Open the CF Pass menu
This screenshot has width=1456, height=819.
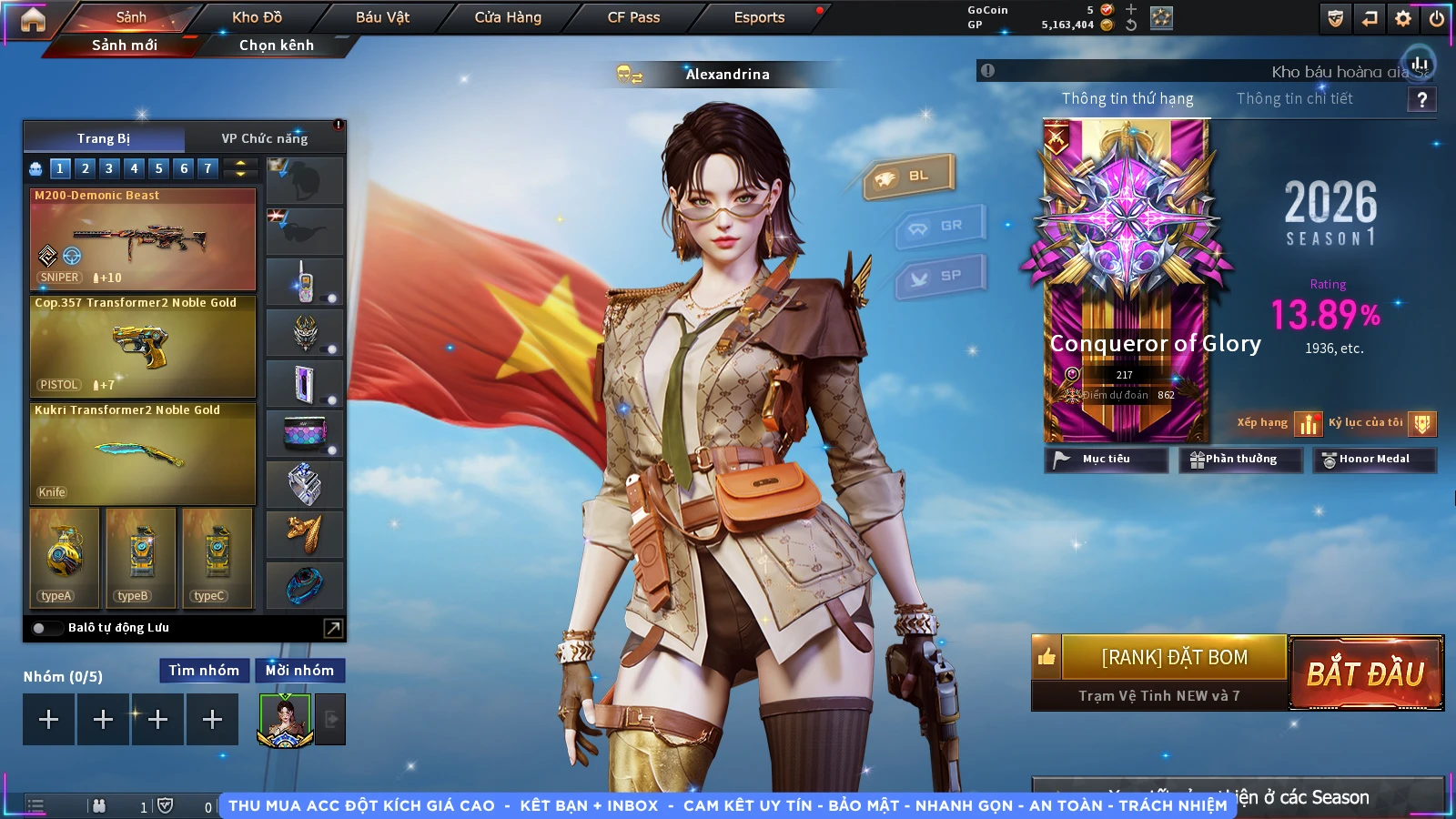pos(633,17)
